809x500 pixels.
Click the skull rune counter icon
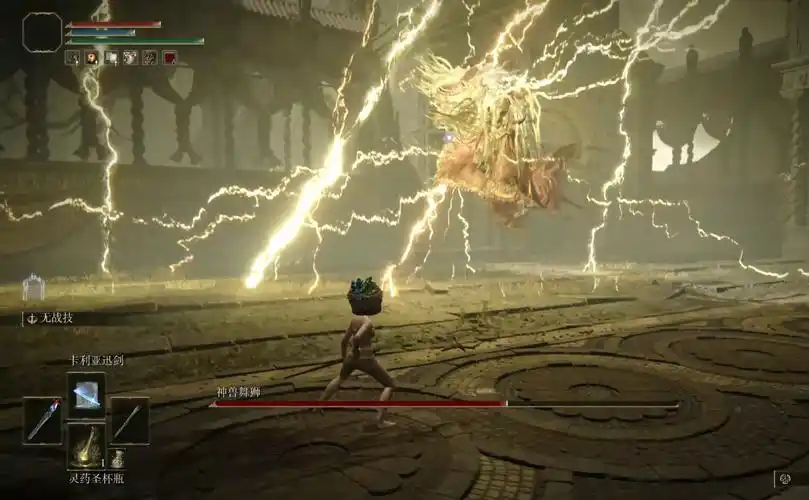point(785,480)
